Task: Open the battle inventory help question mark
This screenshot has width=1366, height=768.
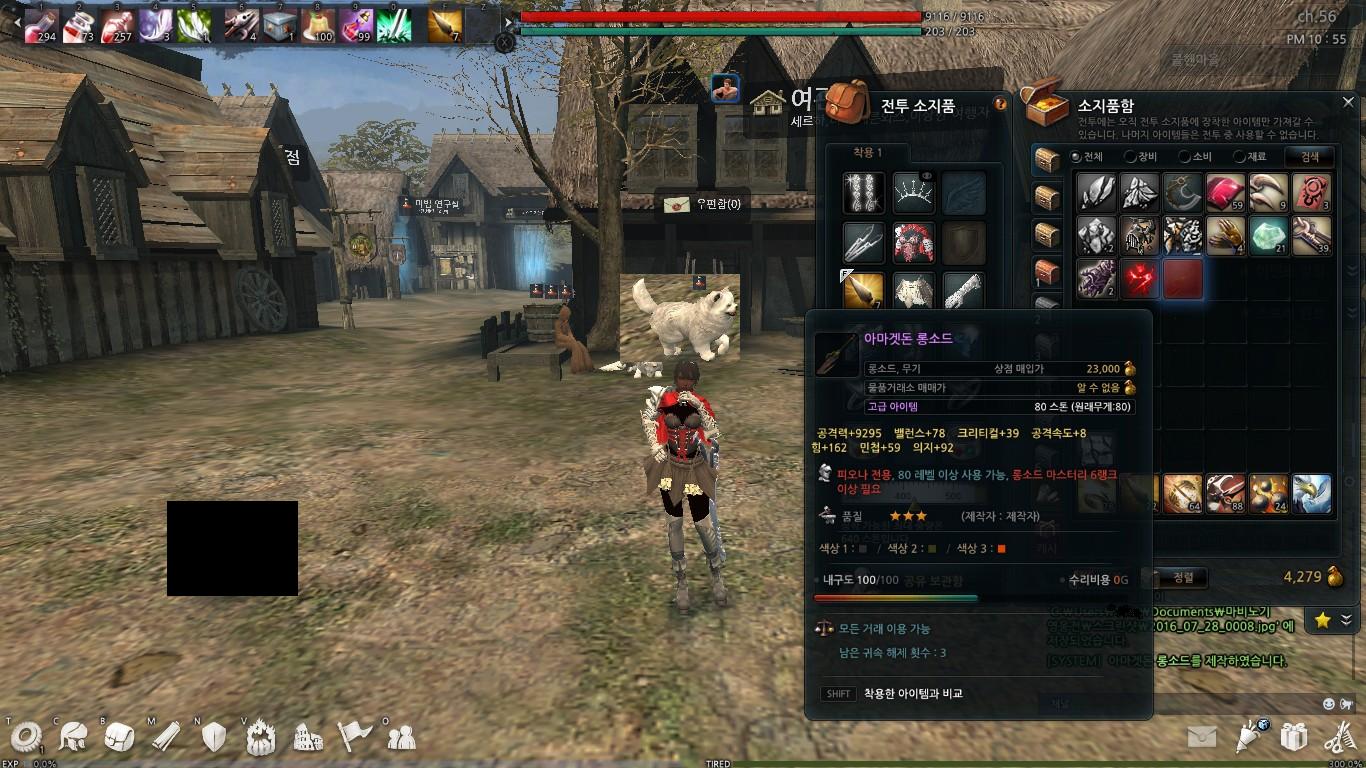Action: pyautogui.click(x=1000, y=103)
